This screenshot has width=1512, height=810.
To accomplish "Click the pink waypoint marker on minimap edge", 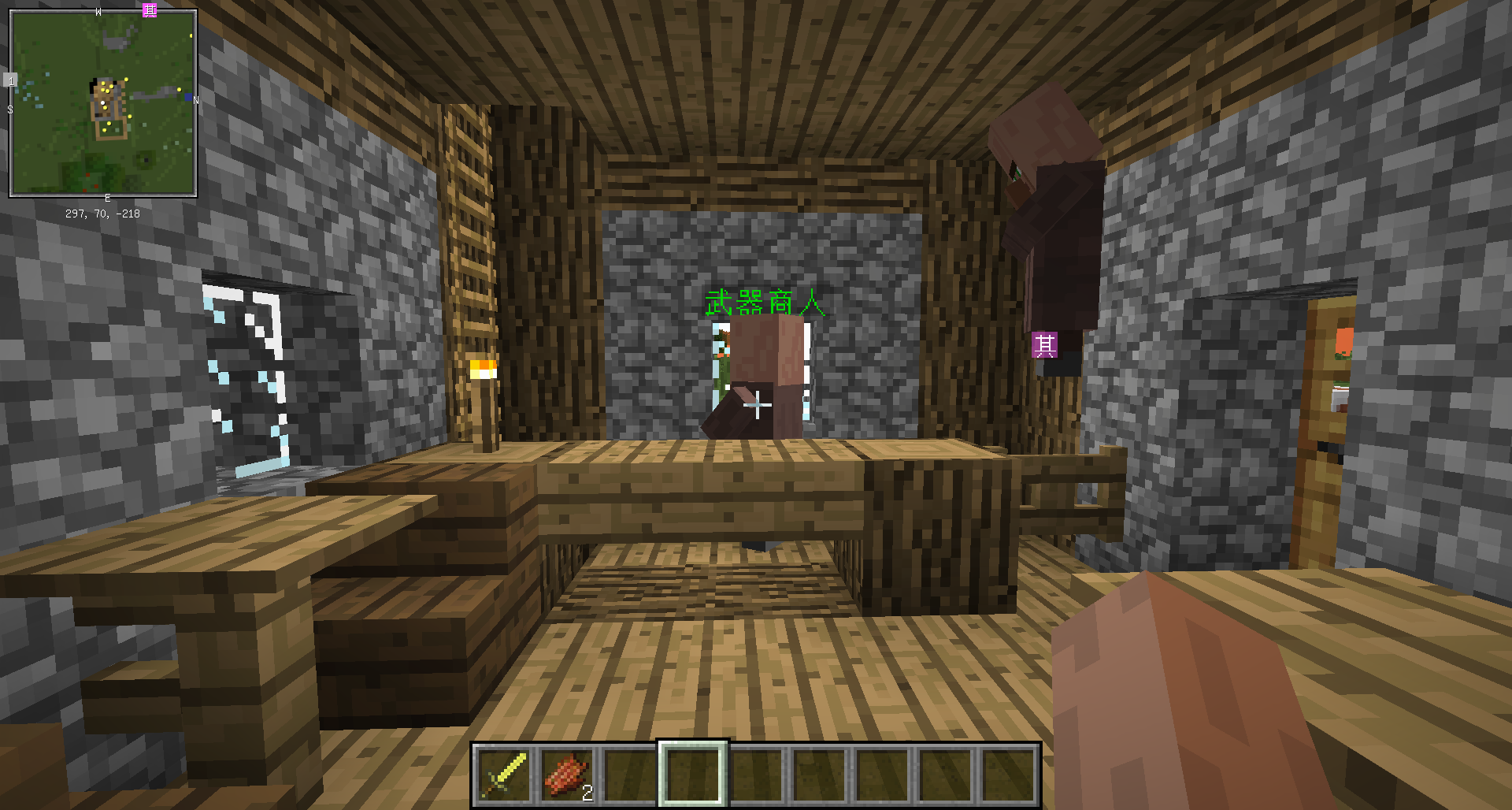I will (x=150, y=9).
